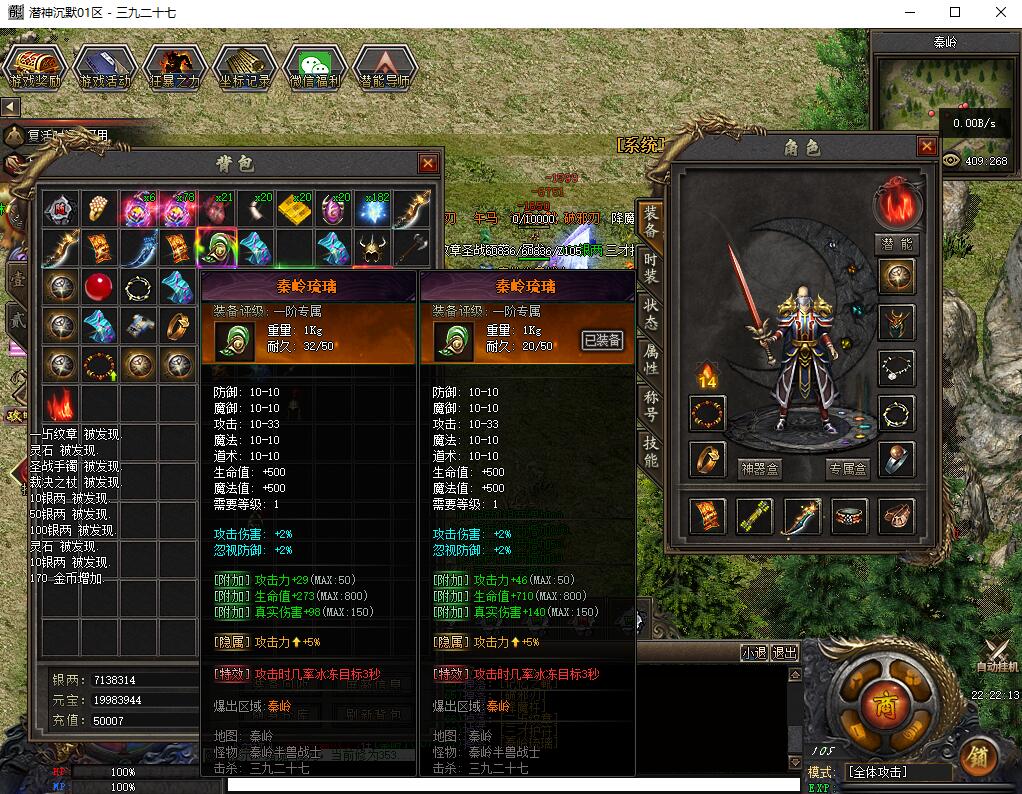Open the 技能 skills tab
This screenshot has height=794, width=1022.
pos(651,452)
